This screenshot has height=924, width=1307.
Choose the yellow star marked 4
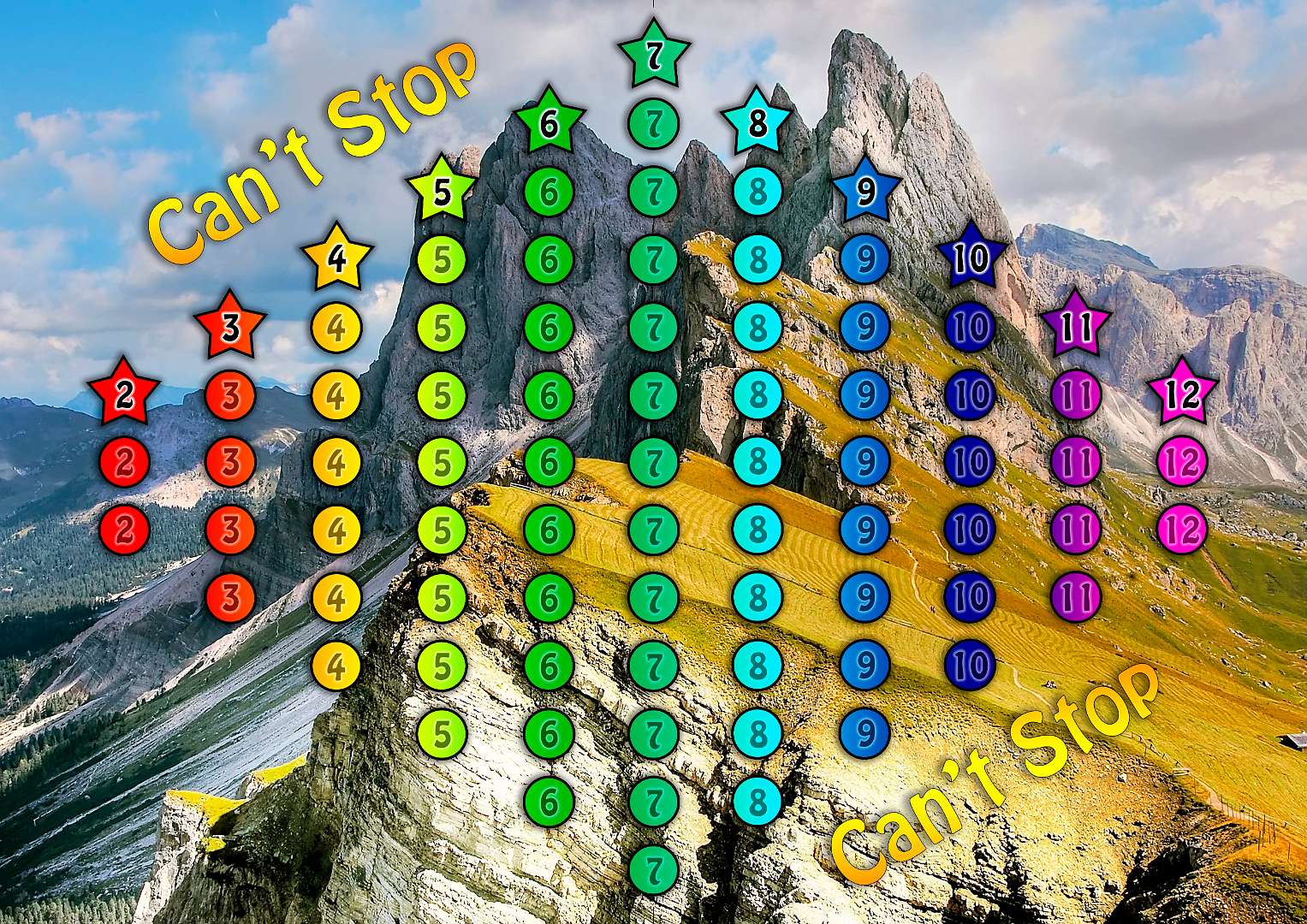point(337,258)
